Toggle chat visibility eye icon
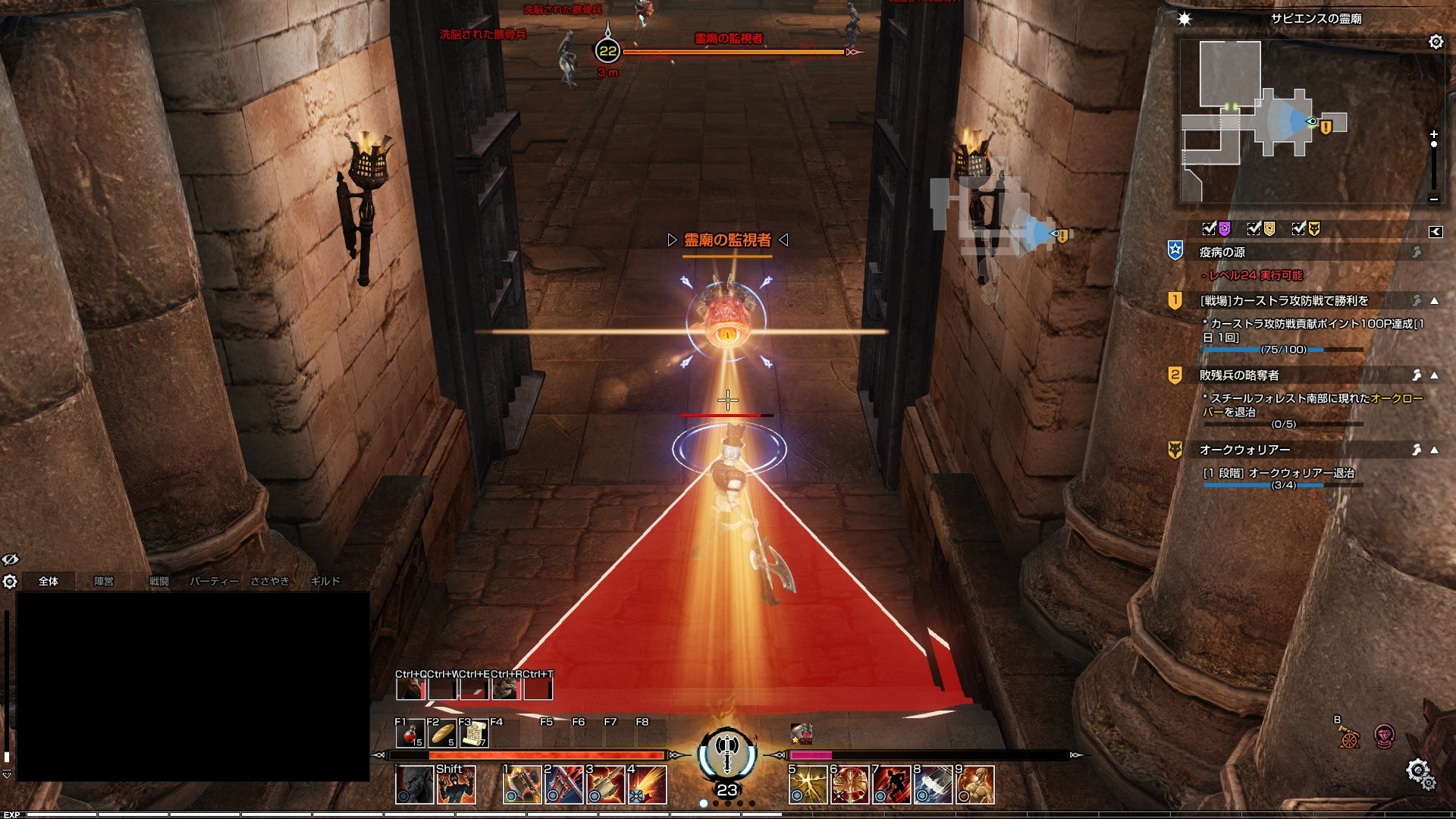Viewport: 1456px width, 819px height. click(x=10, y=560)
